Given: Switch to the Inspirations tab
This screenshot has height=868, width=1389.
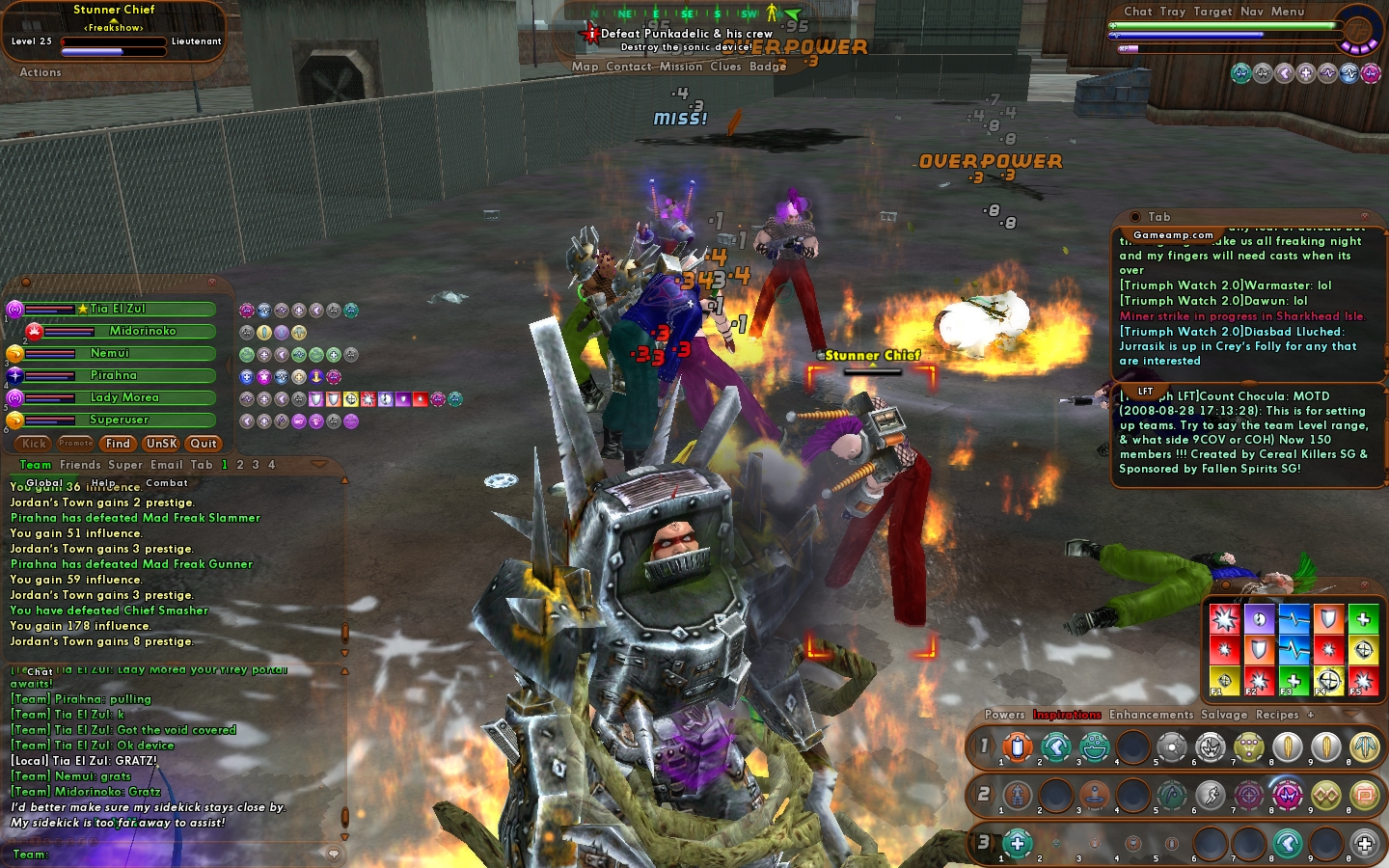Looking at the screenshot, I should click(1067, 715).
